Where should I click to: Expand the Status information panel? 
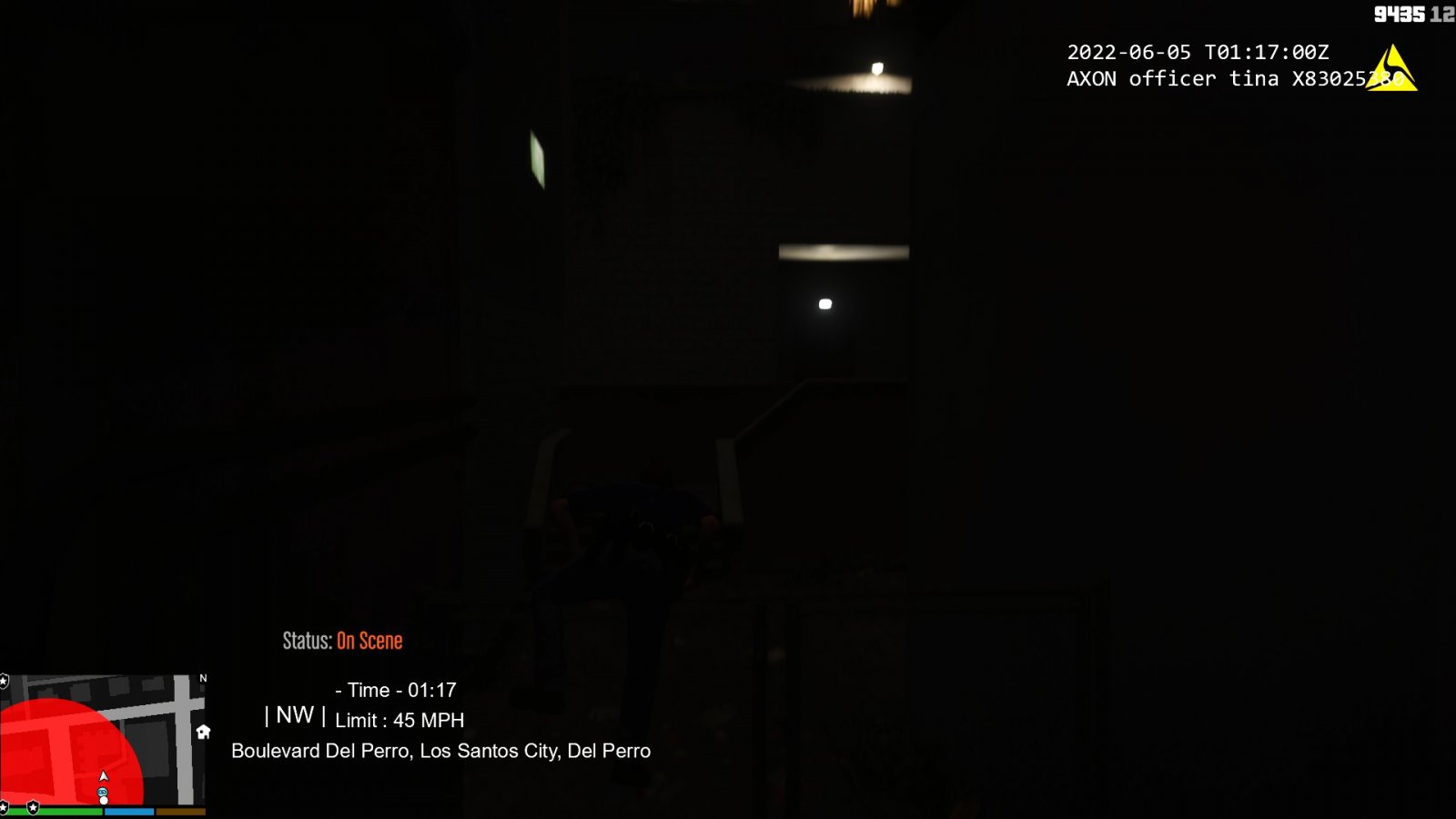point(341,641)
